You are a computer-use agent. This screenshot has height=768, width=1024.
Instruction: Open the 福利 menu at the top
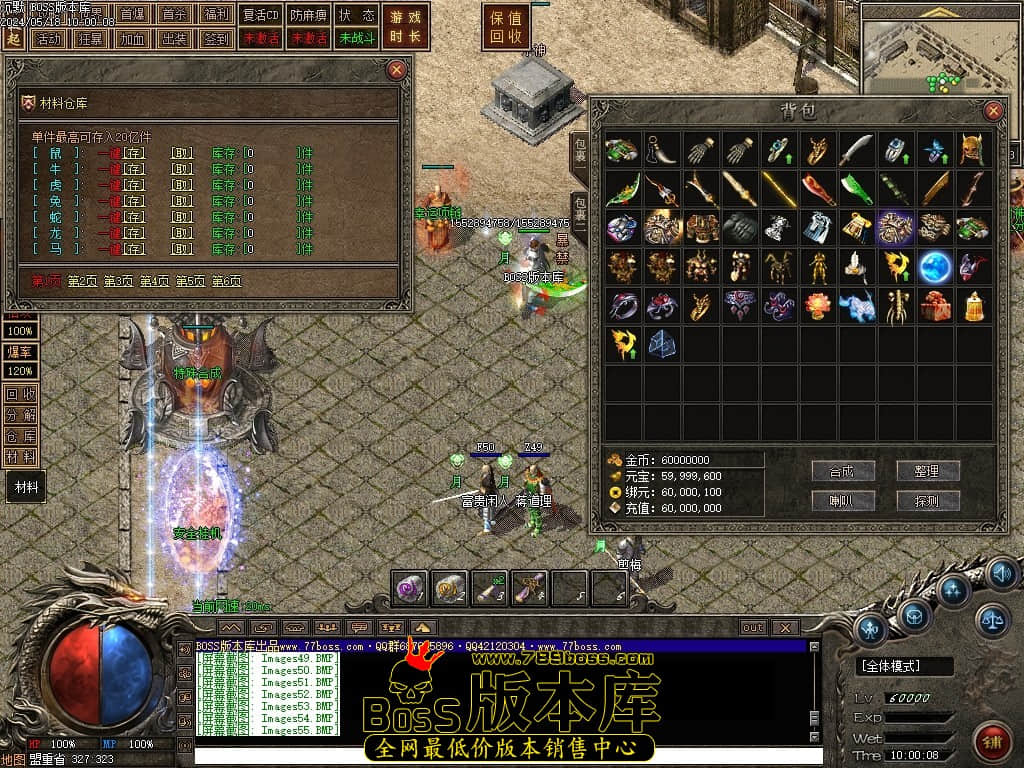click(x=216, y=15)
